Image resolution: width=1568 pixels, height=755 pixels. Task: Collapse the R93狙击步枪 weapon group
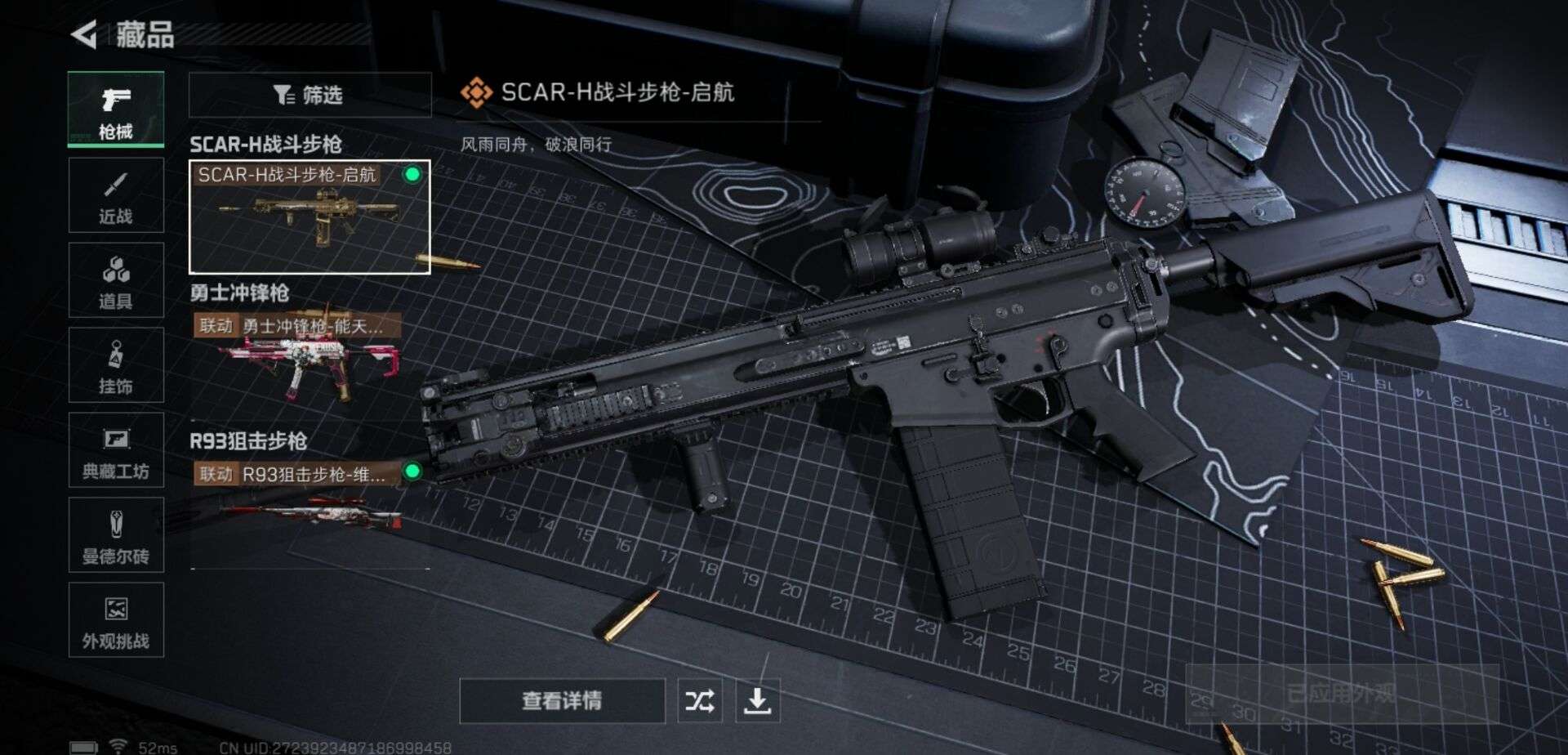coord(249,440)
